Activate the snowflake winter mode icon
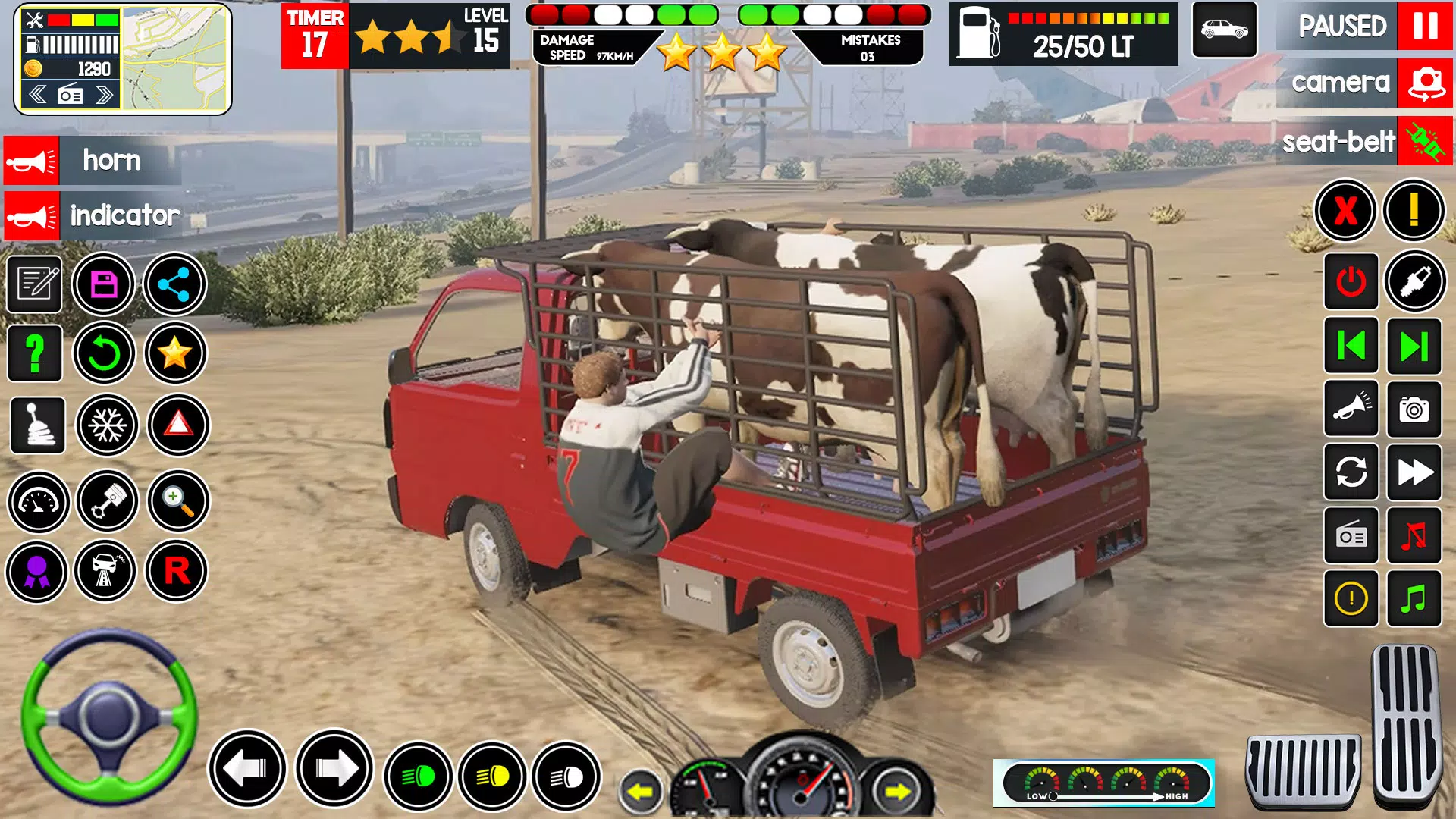 (107, 426)
